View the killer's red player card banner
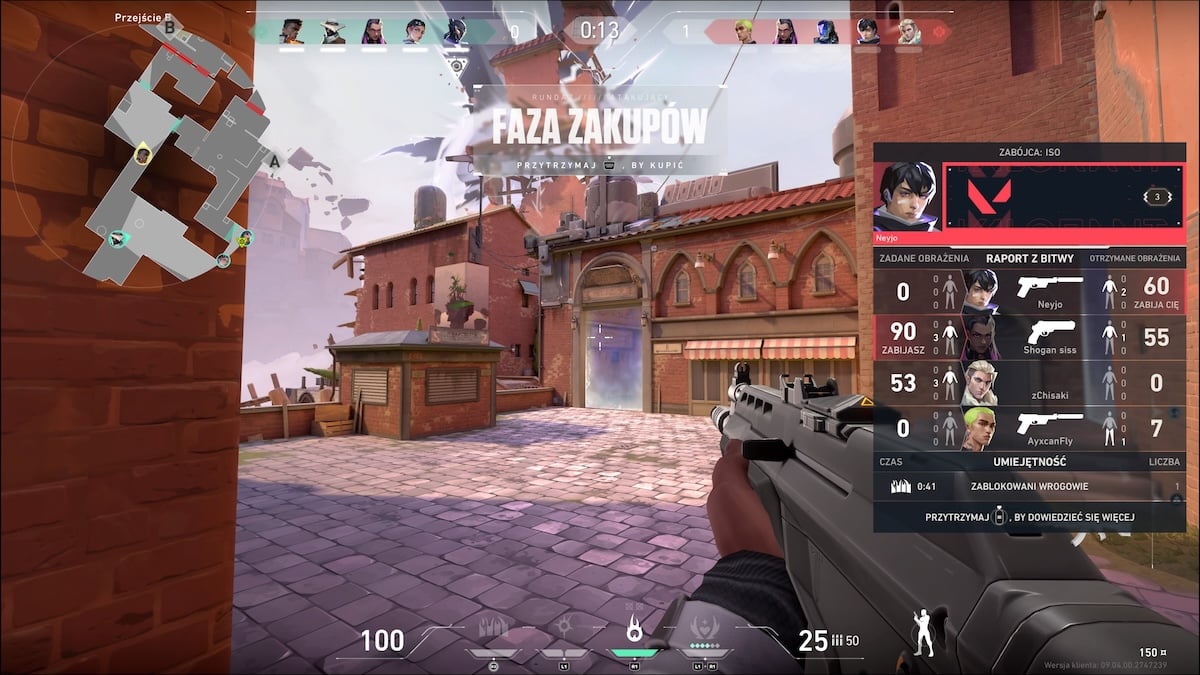The image size is (1200, 675). [1063, 196]
